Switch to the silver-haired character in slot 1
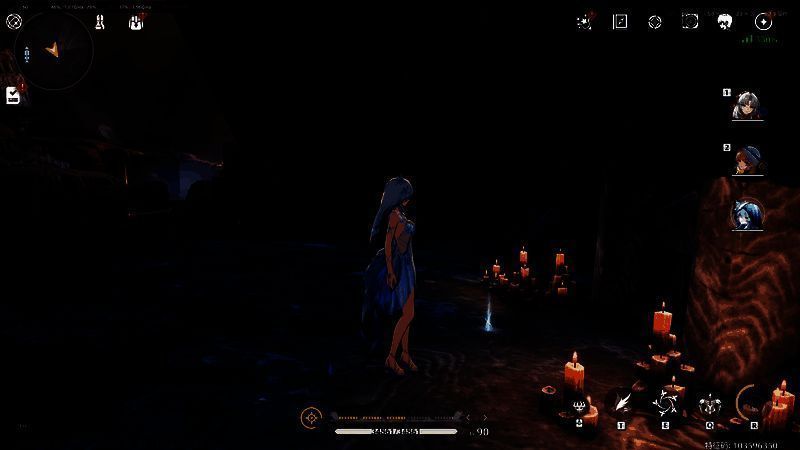800x450 pixels. coord(746,105)
